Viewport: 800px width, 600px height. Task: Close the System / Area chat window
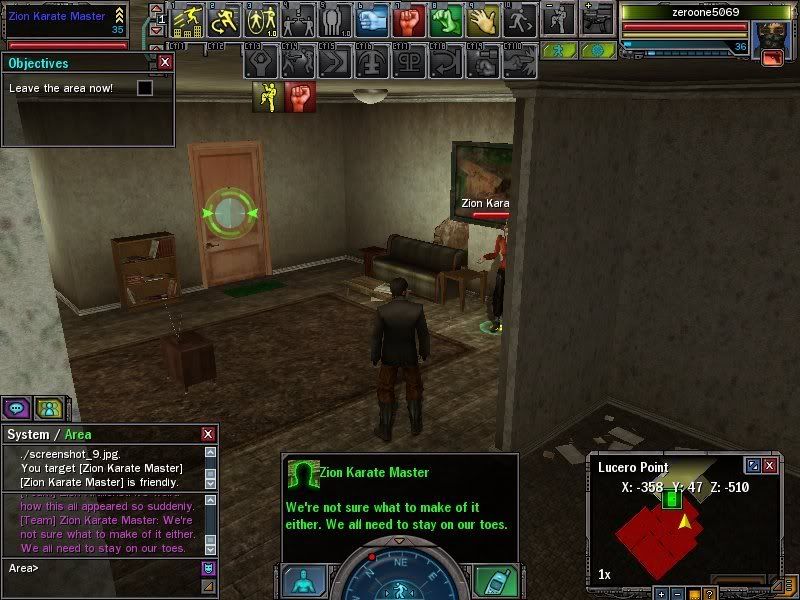pos(208,434)
